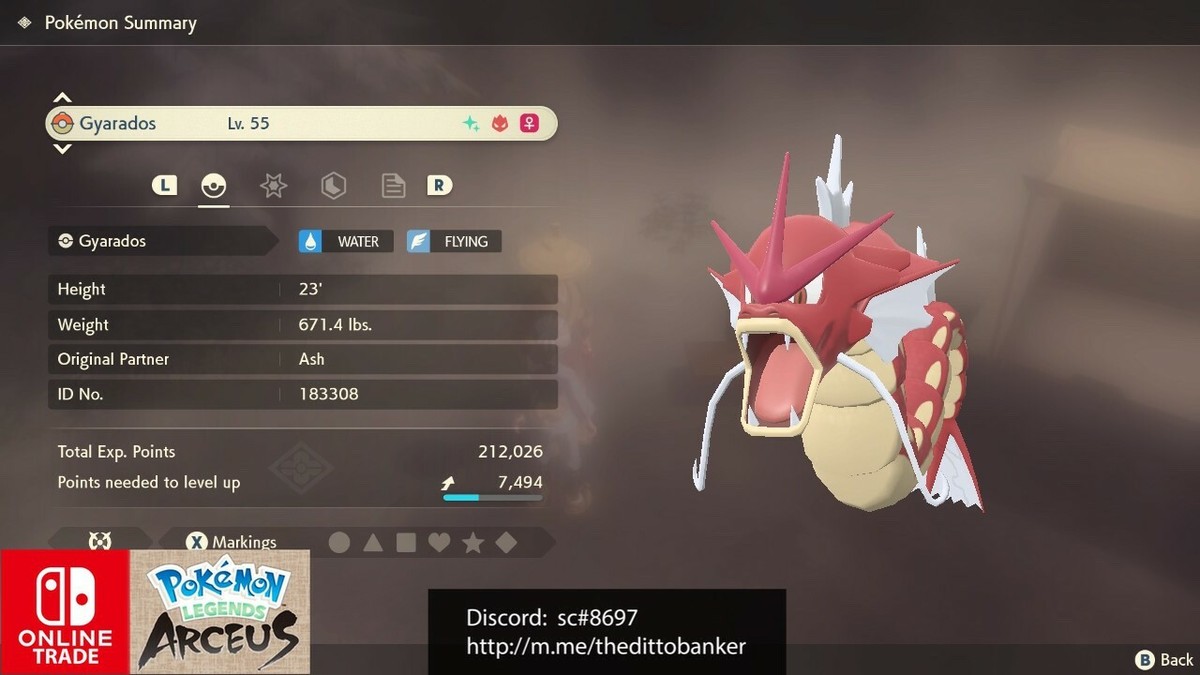Image resolution: width=1200 pixels, height=675 pixels.
Task: Toggle the diamond marking
Action: 506,543
